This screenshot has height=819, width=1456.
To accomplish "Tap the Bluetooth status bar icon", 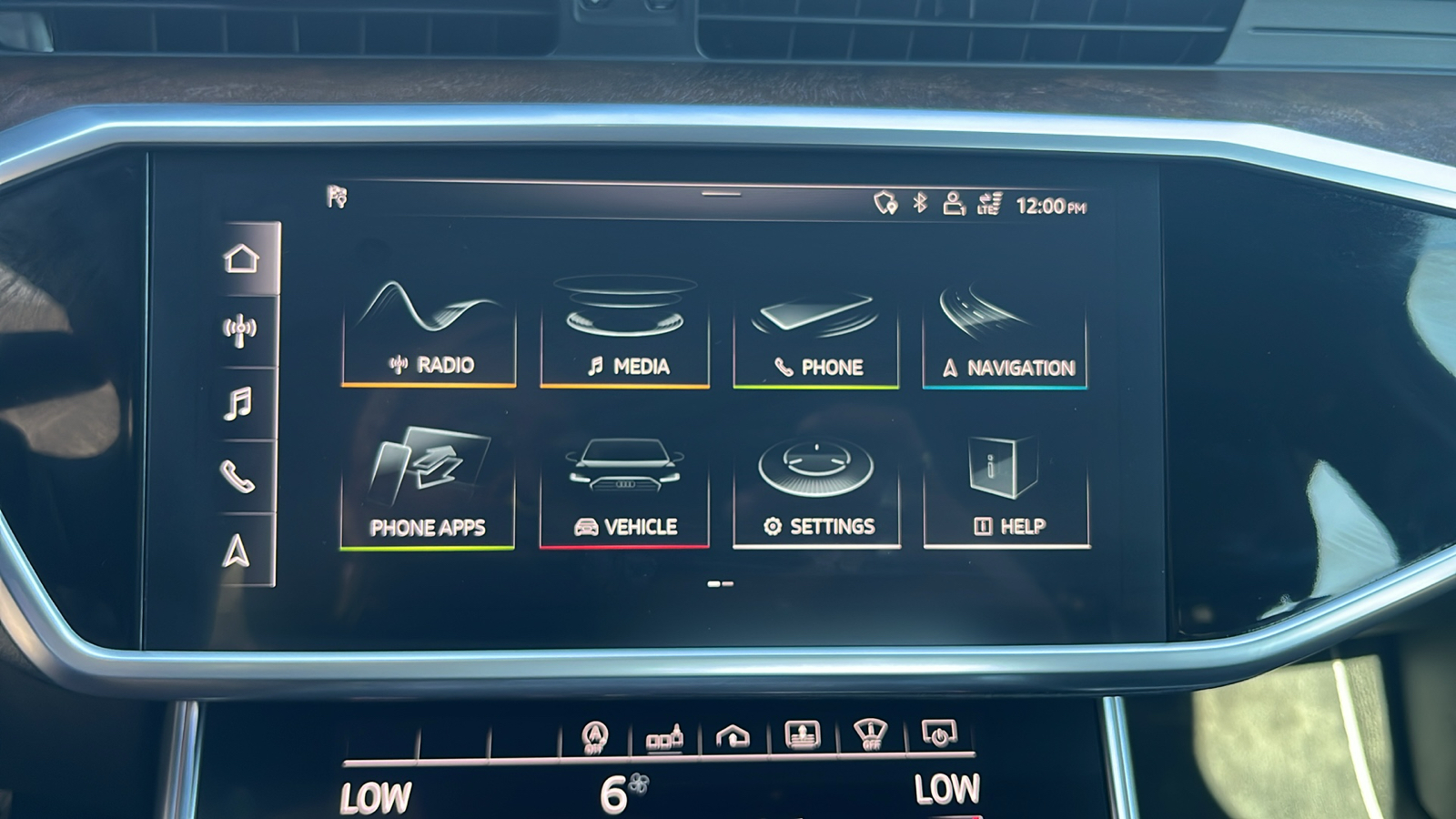I will 921,202.
